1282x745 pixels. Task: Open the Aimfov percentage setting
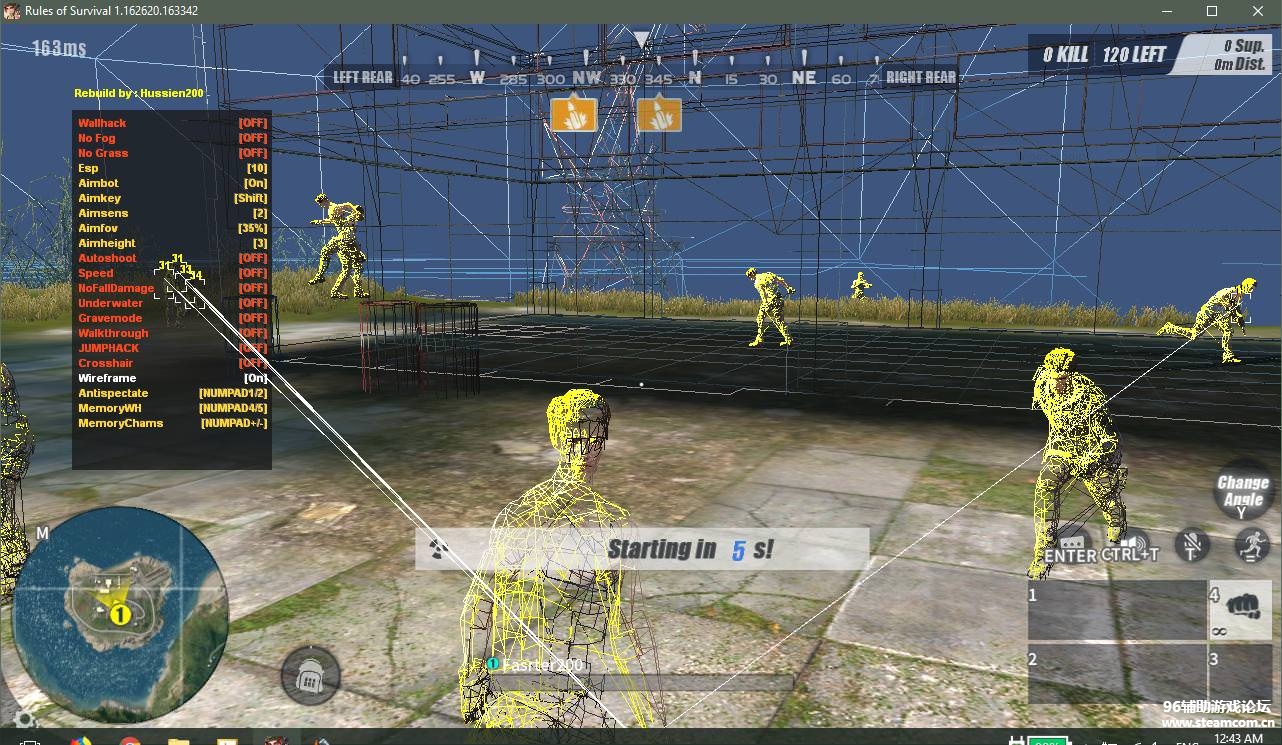click(97, 227)
